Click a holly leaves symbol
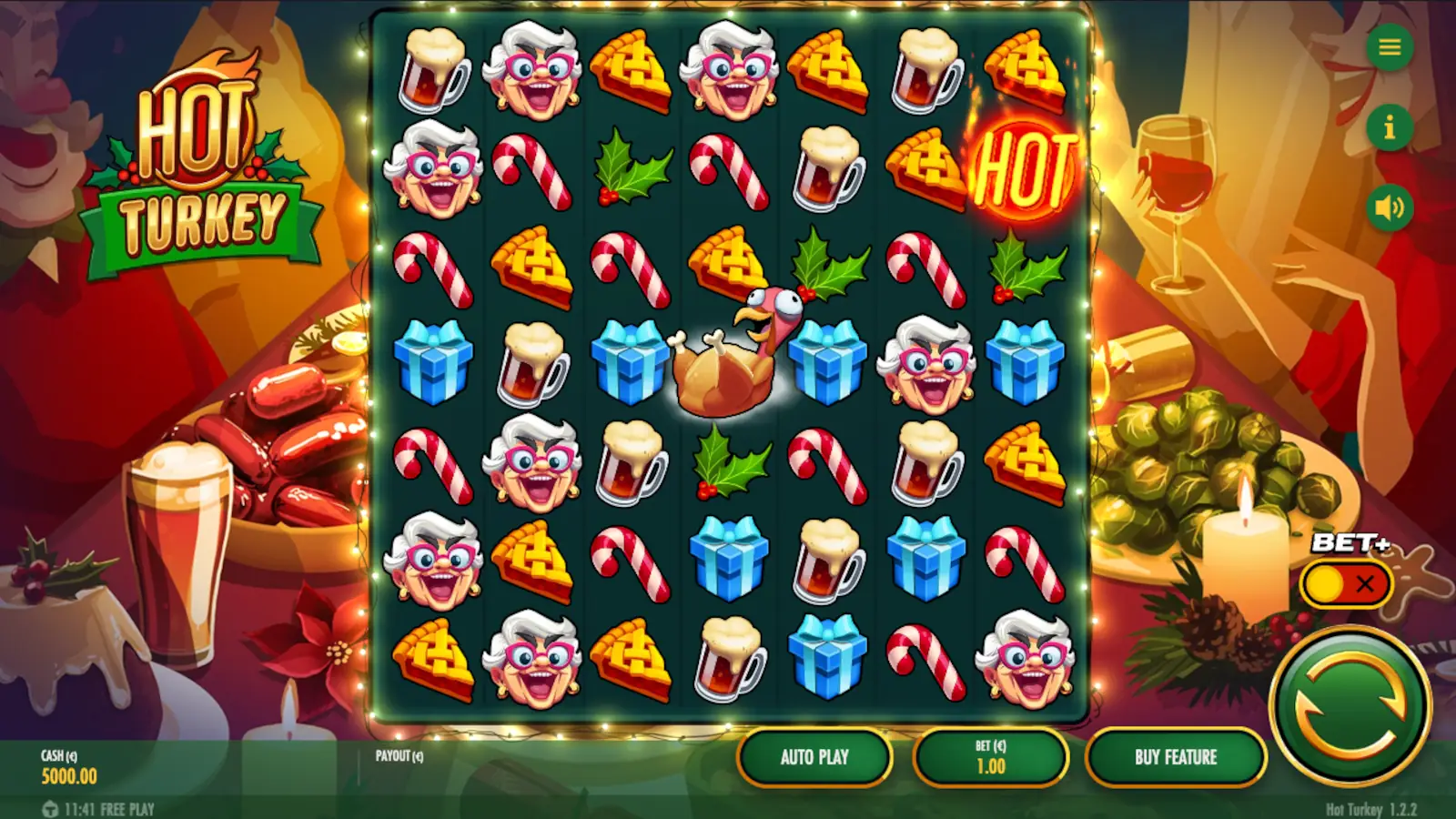This screenshot has height=819, width=1456. coord(631,168)
